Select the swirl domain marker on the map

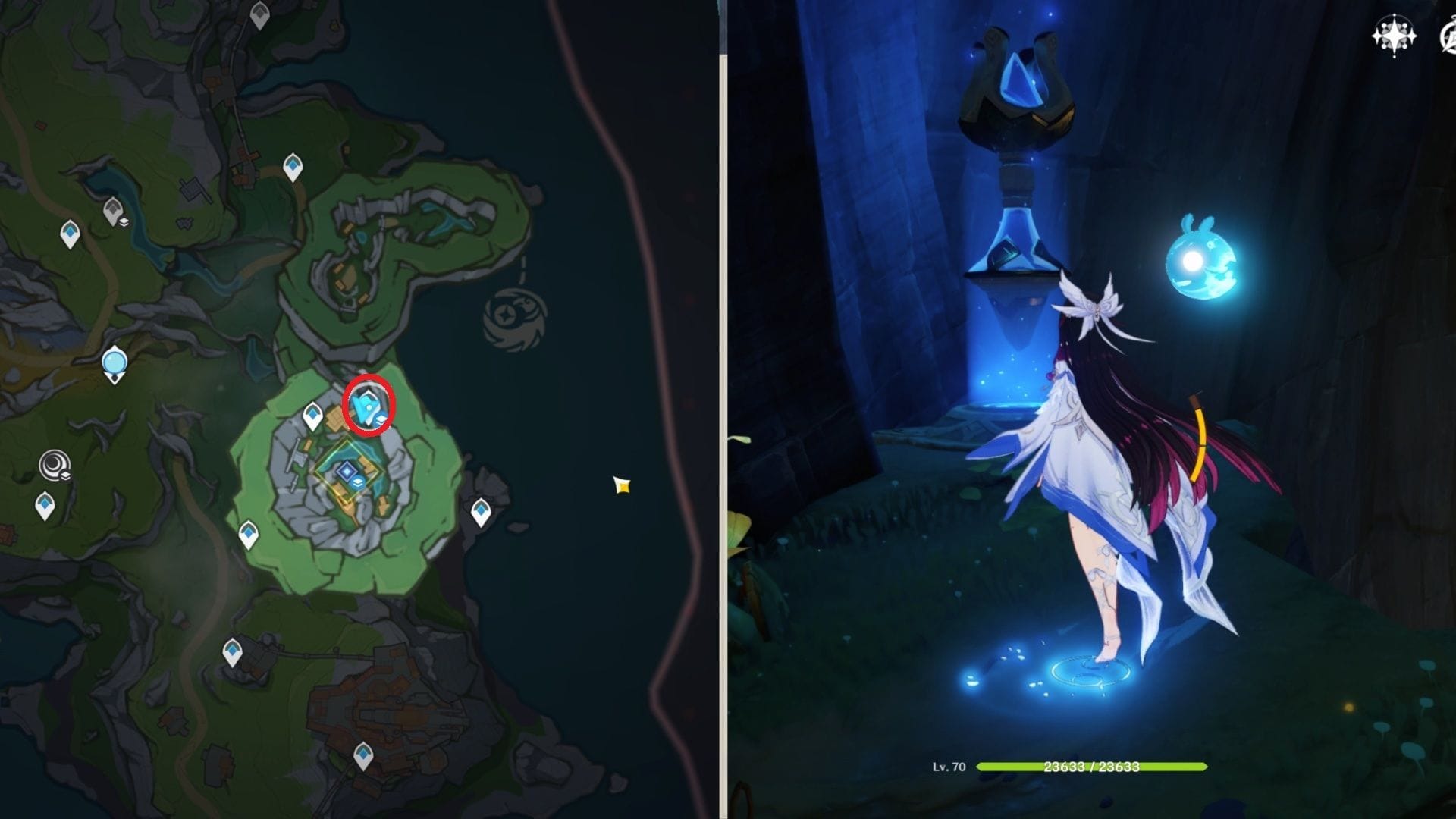55,464
